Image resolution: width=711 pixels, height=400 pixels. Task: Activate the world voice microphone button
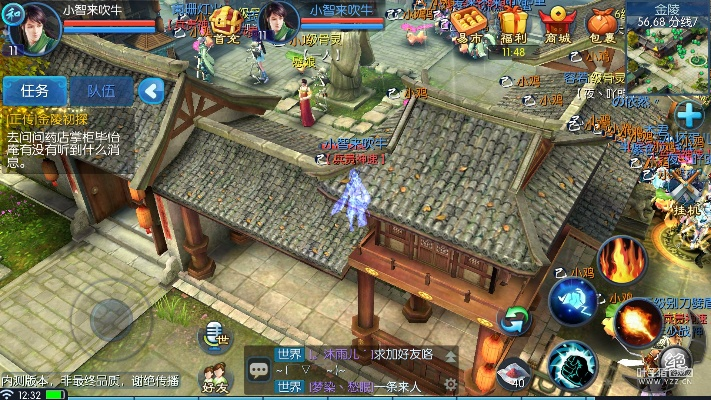(213, 337)
